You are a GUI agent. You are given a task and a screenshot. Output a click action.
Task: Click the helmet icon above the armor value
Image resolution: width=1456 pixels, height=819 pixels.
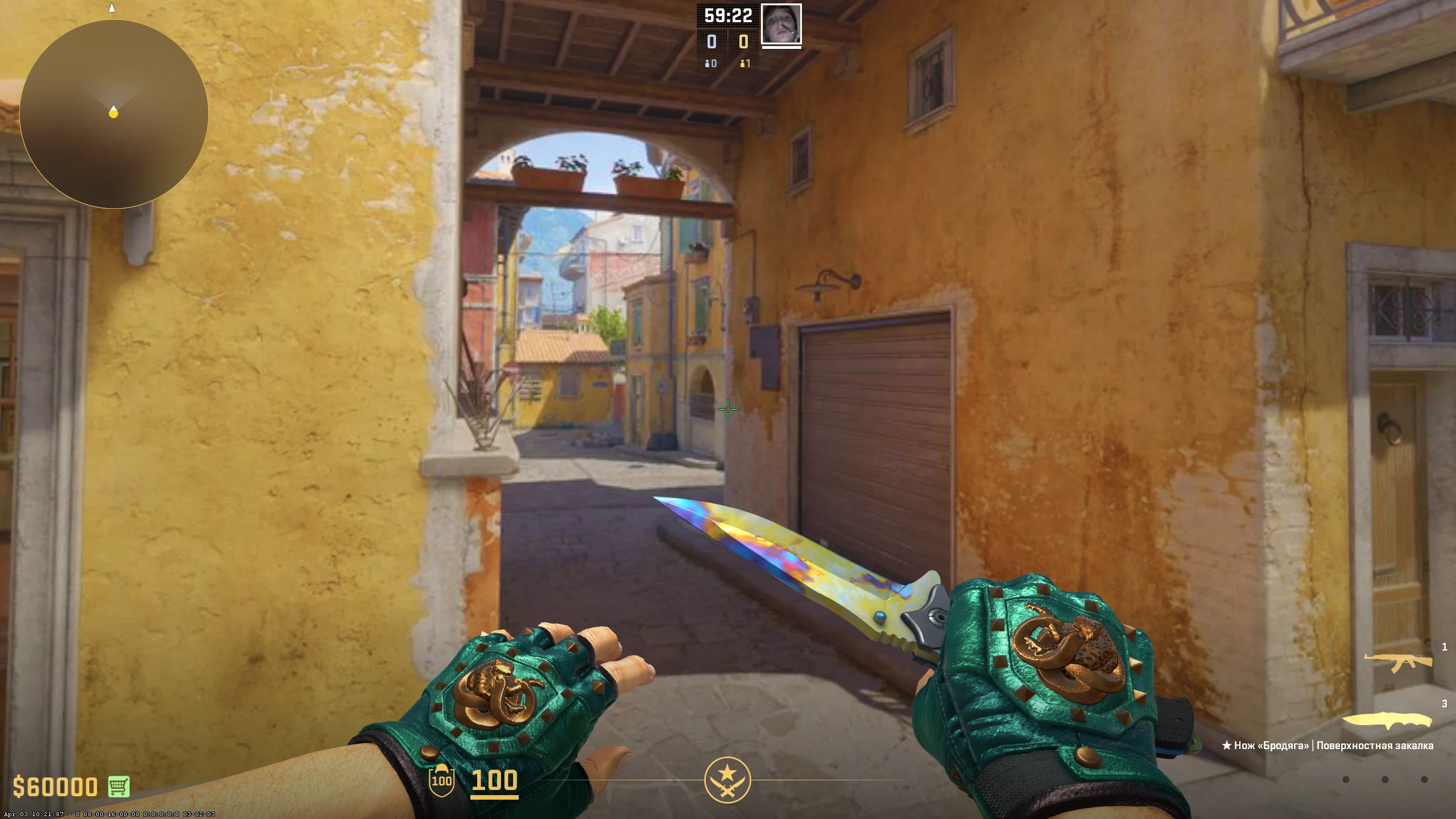coord(441,767)
